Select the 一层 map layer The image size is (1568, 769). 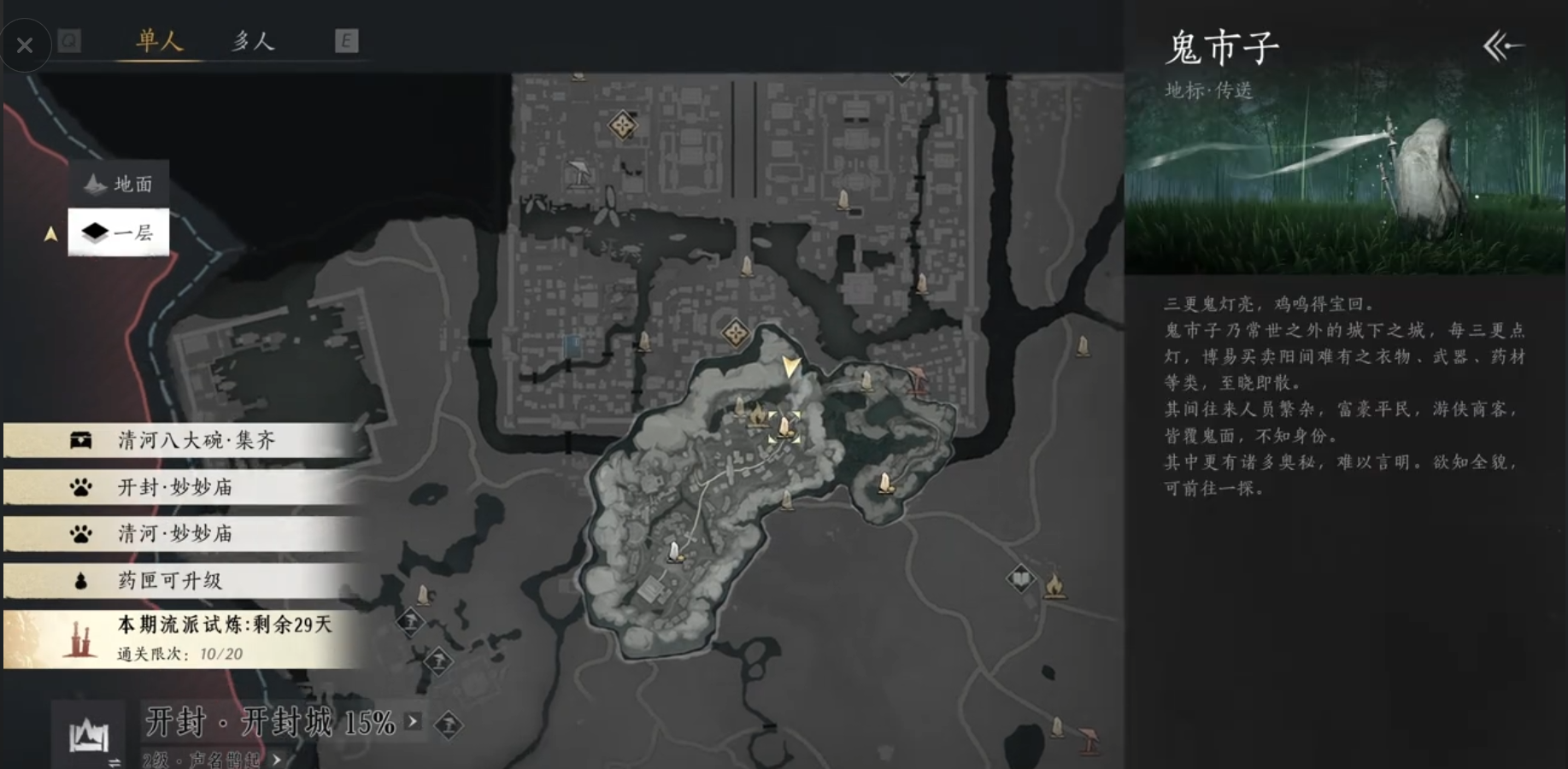click(x=119, y=232)
